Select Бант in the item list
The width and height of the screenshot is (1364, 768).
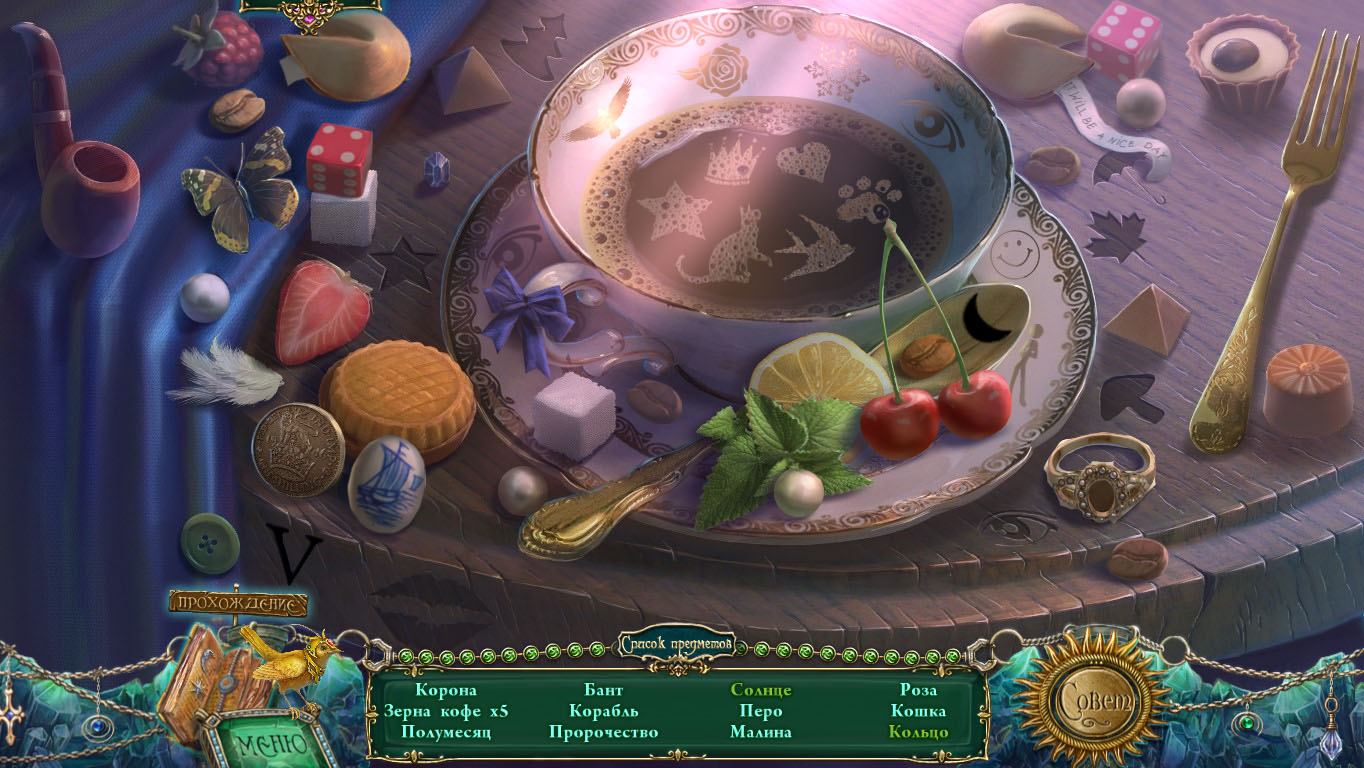click(x=603, y=690)
